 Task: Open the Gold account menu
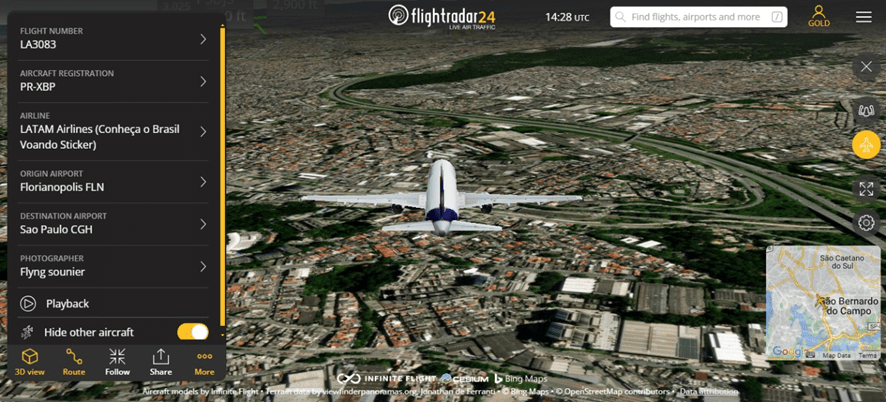point(819,16)
